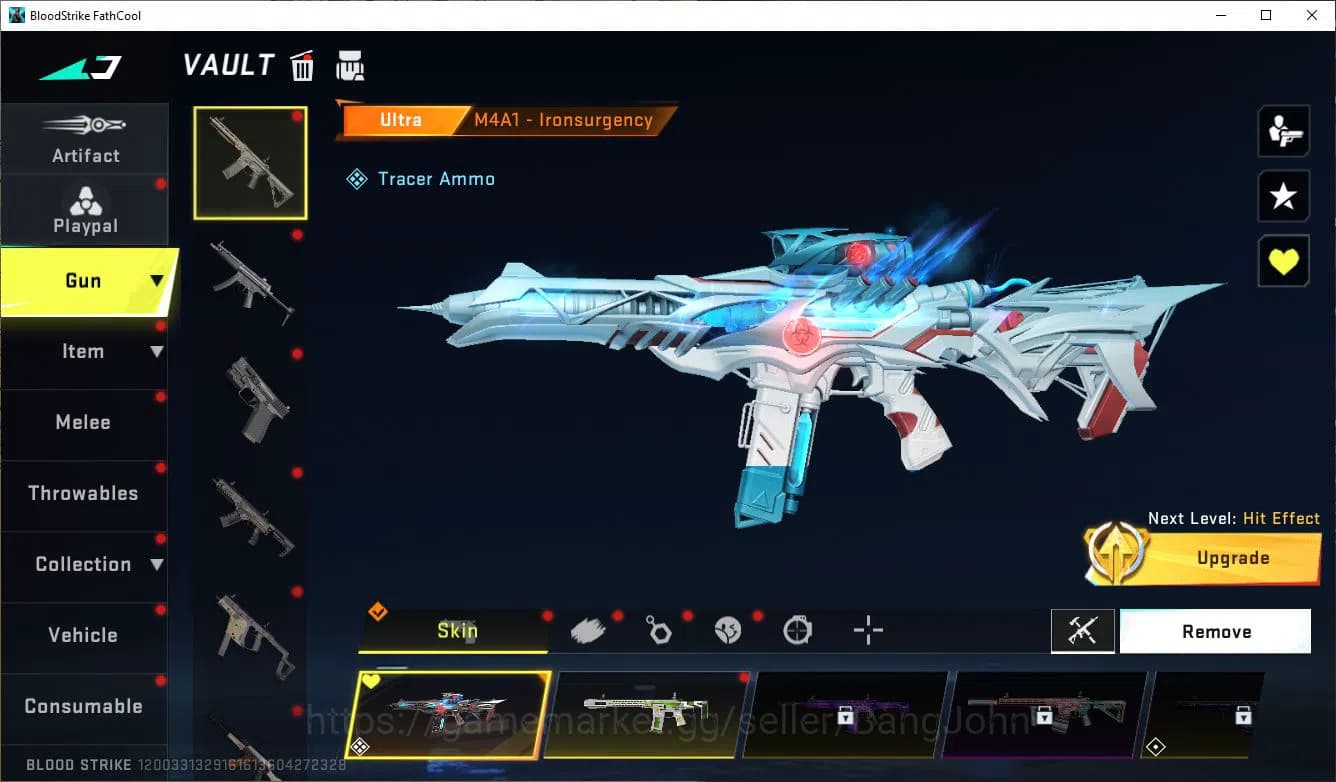Click the Tracer Ammo diamond icon
Screen dimensions: 1336x782
point(357,178)
